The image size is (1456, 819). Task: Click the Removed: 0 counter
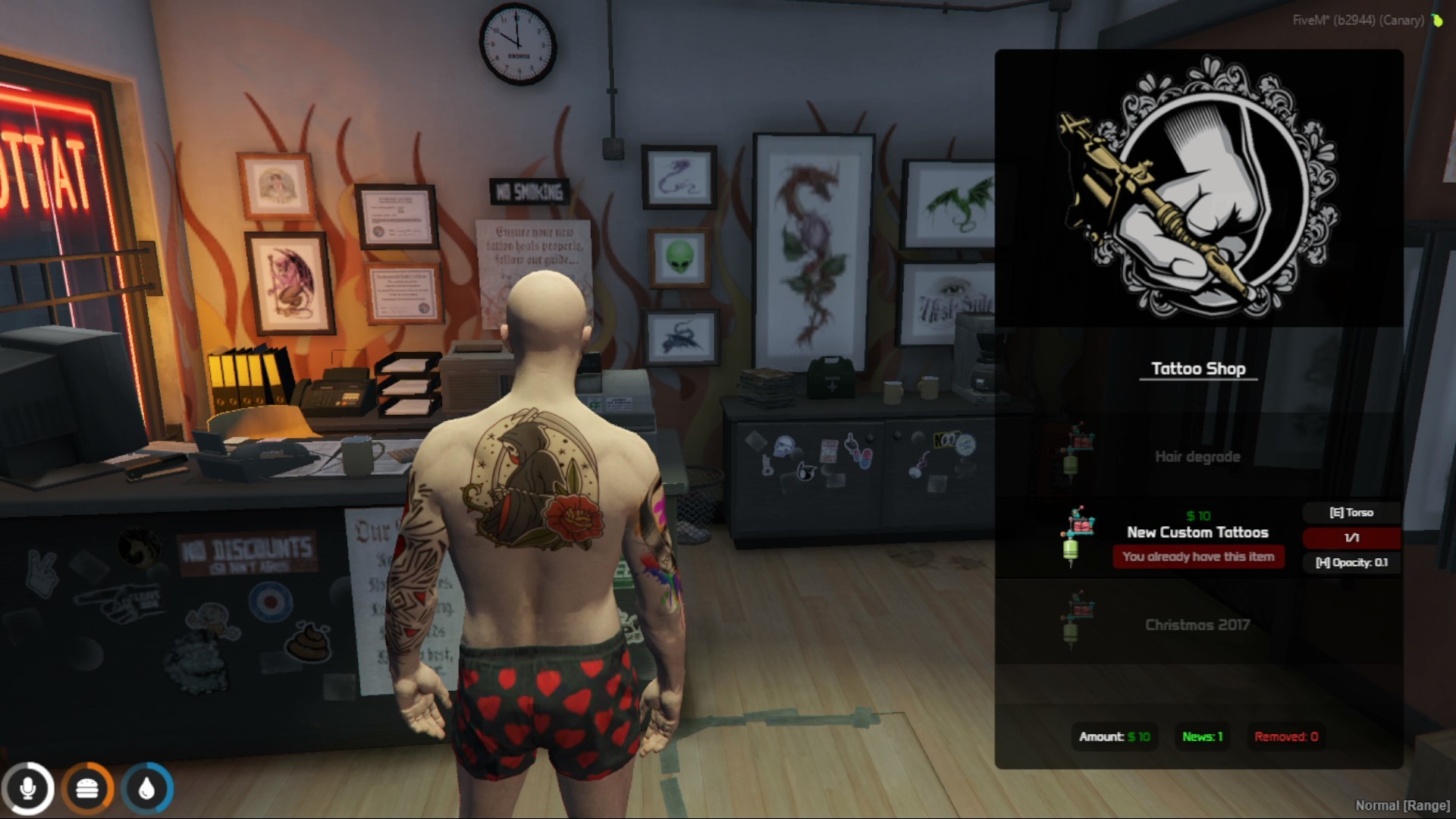tap(1285, 736)
